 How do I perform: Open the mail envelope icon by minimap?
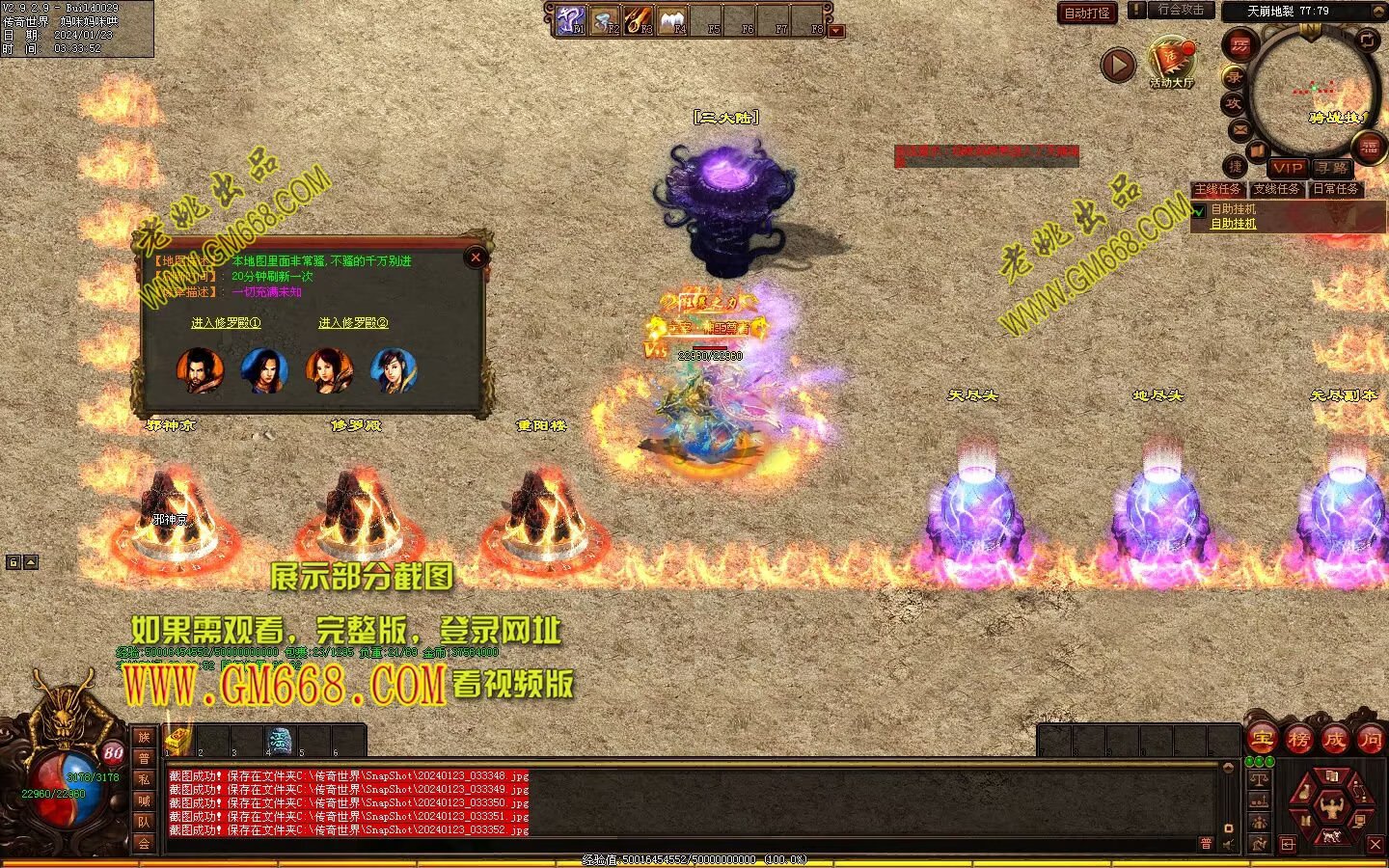tap(1239, 129)
